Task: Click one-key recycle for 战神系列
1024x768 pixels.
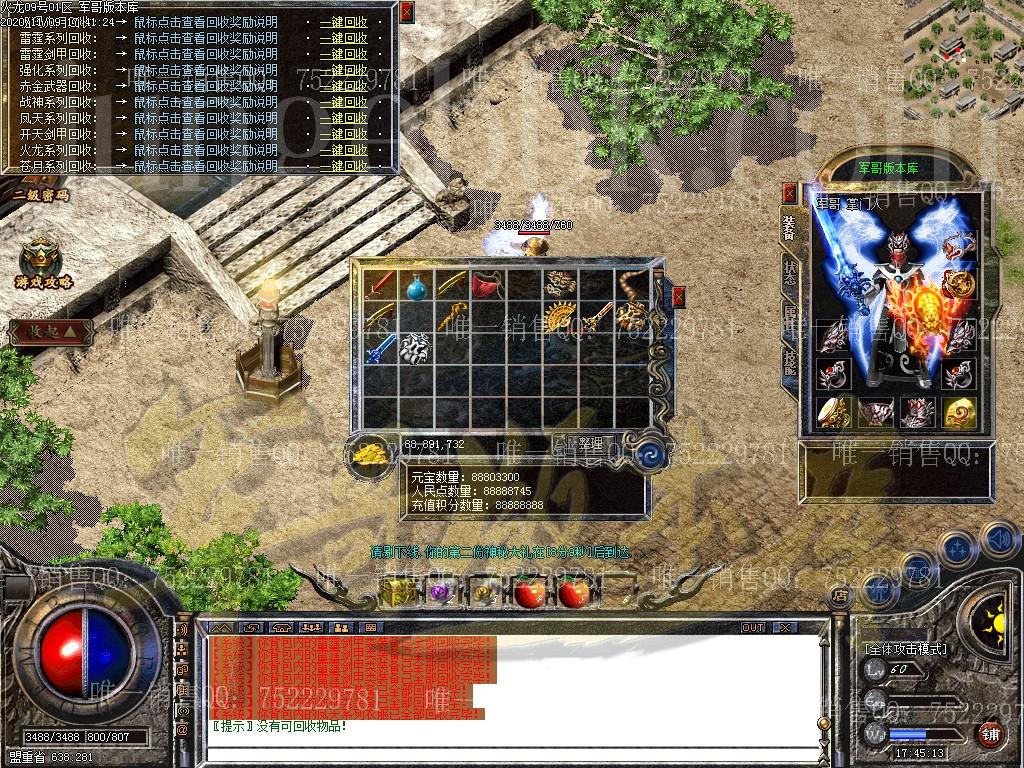Action: click(x=343, y=102)
